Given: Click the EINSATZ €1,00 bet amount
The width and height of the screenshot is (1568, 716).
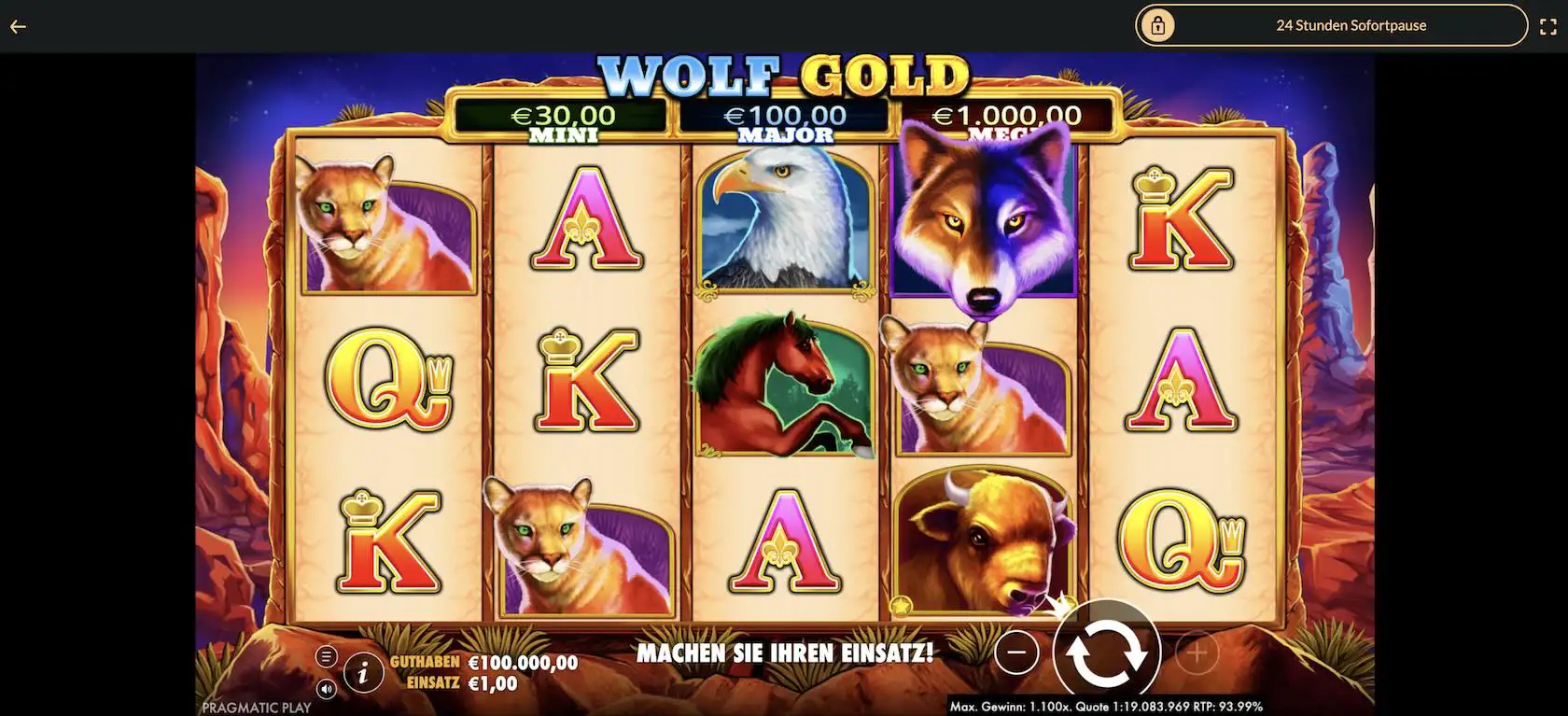Looking at the screenshot, I should 463,683.
